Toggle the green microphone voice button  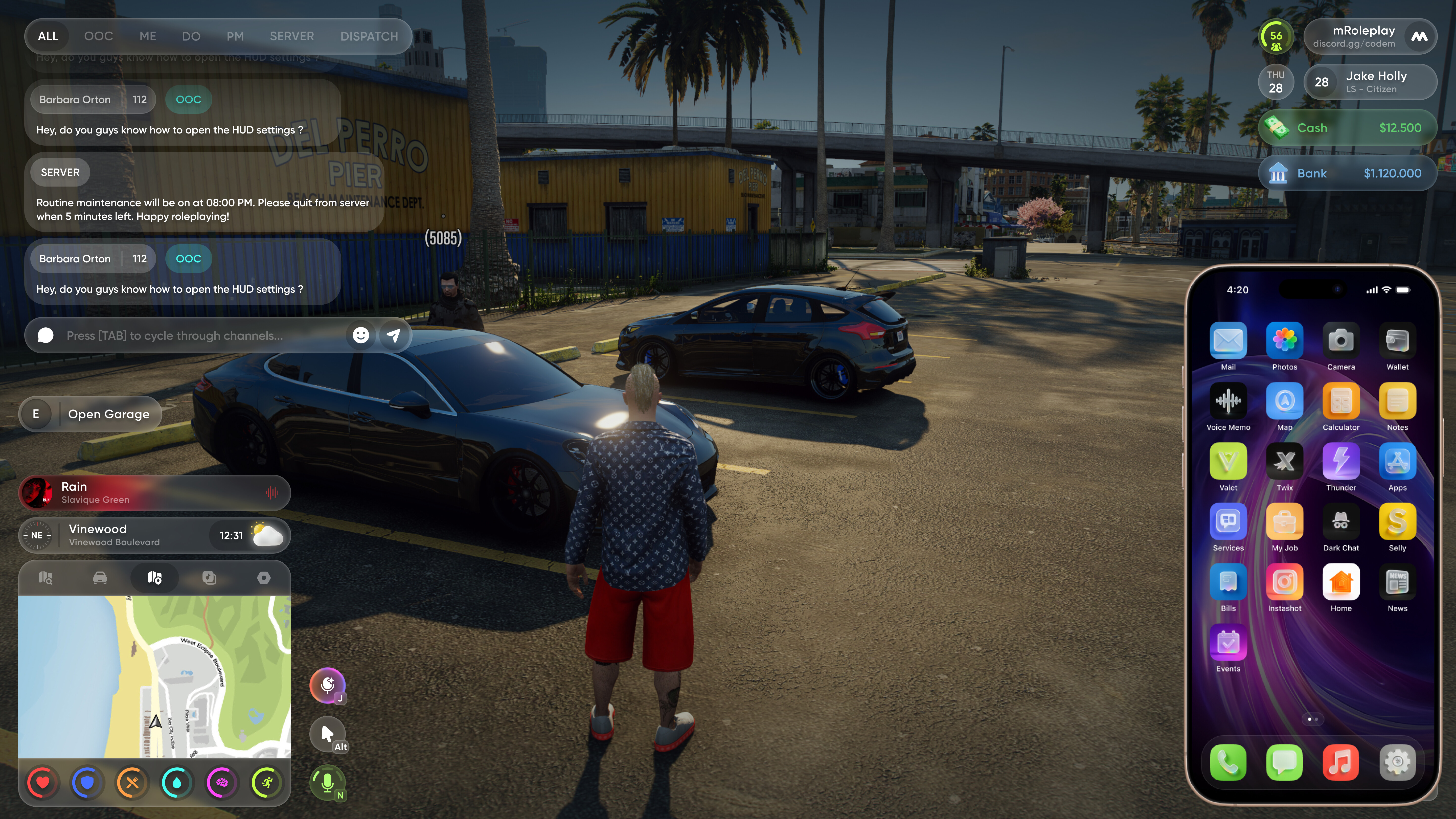coord(327,783)
